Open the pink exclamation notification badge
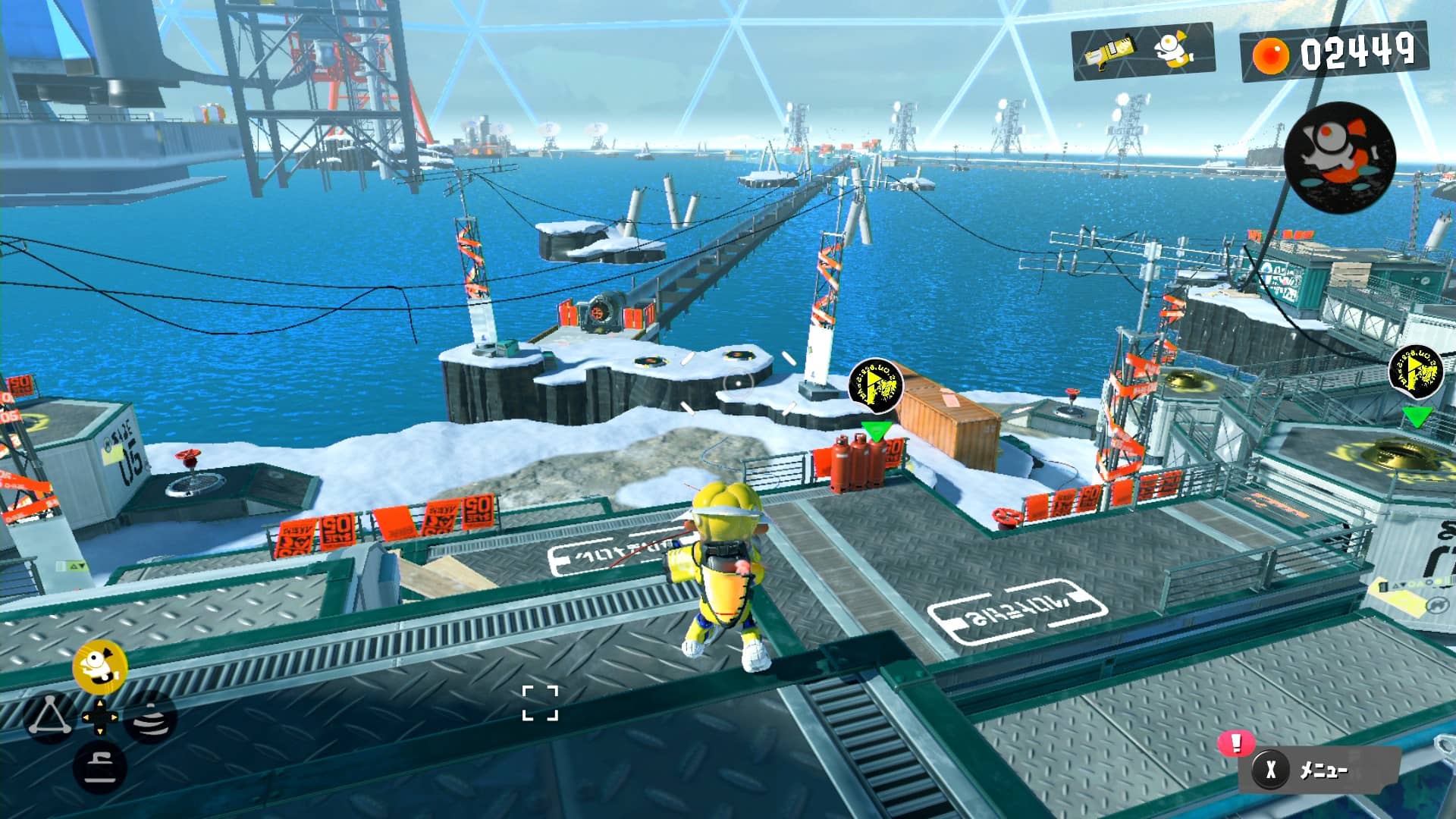 coord(1236,742)
